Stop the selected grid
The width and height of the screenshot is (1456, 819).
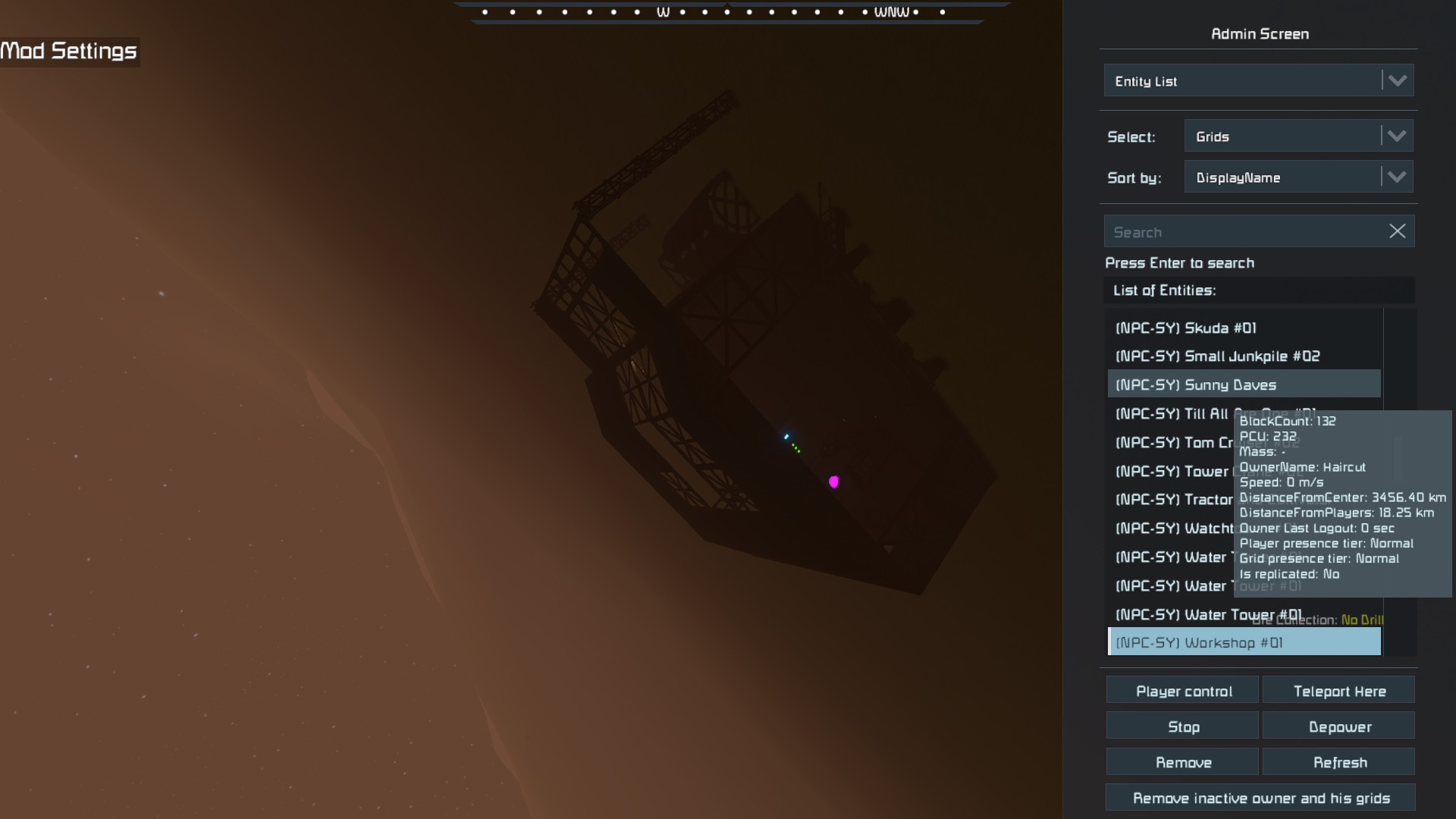1183,727
